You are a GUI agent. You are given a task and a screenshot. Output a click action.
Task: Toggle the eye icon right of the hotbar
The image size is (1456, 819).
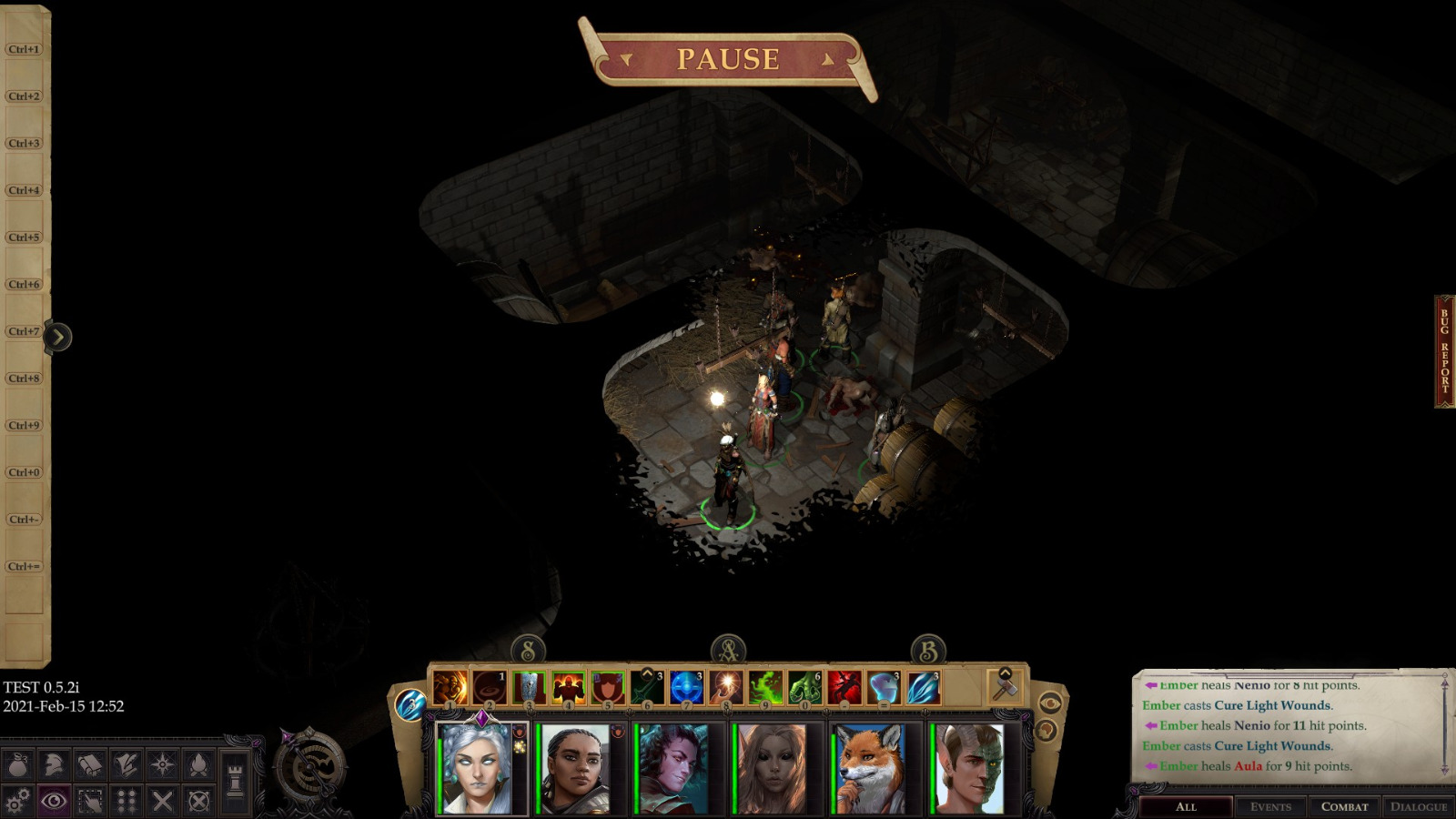(1050, 703)
